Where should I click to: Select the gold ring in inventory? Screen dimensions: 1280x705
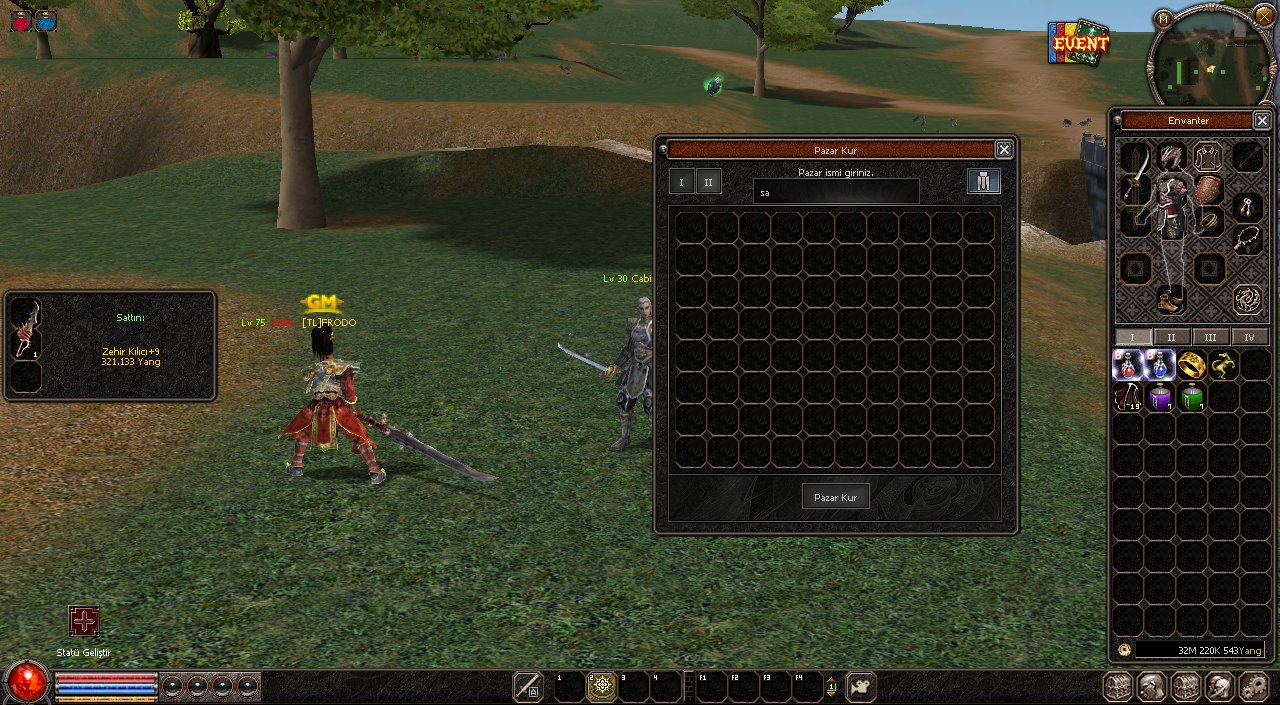(1190, 365)
